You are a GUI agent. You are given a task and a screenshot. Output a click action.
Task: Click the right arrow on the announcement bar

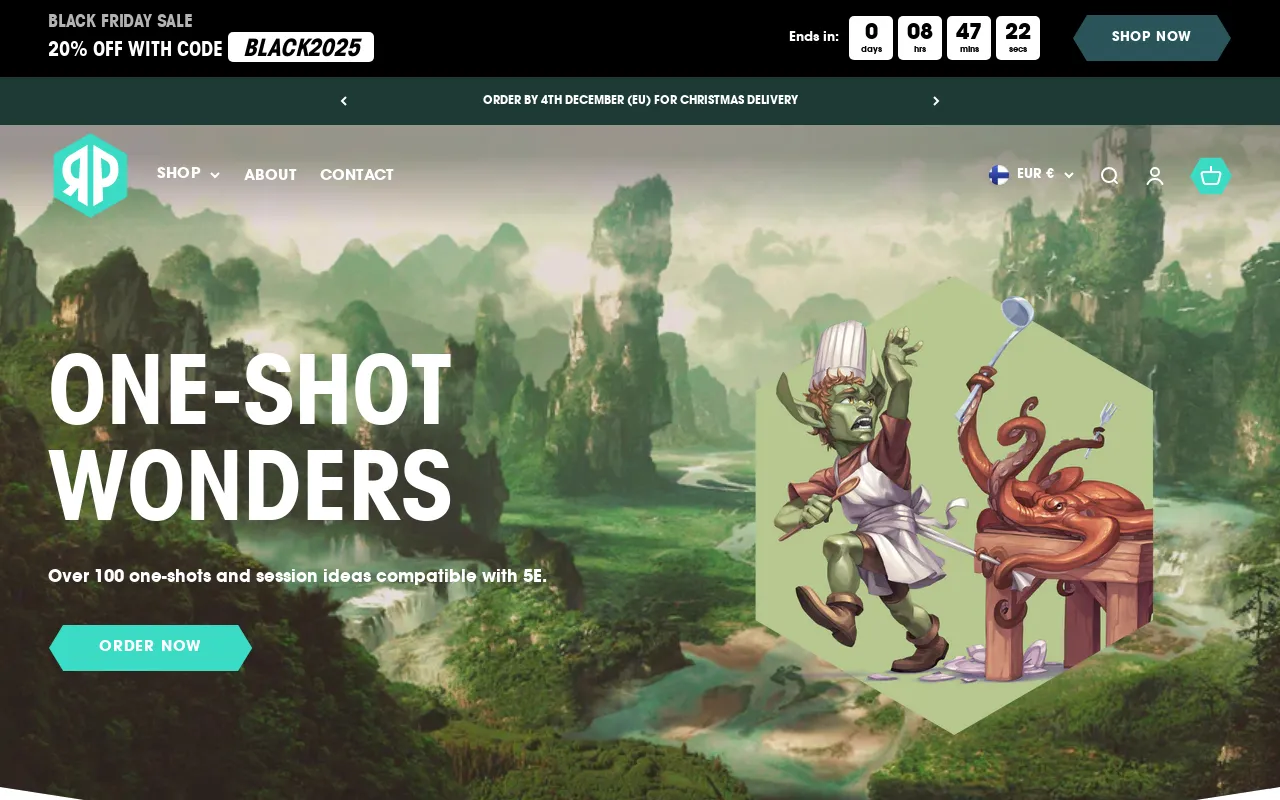tap(936, 100)
